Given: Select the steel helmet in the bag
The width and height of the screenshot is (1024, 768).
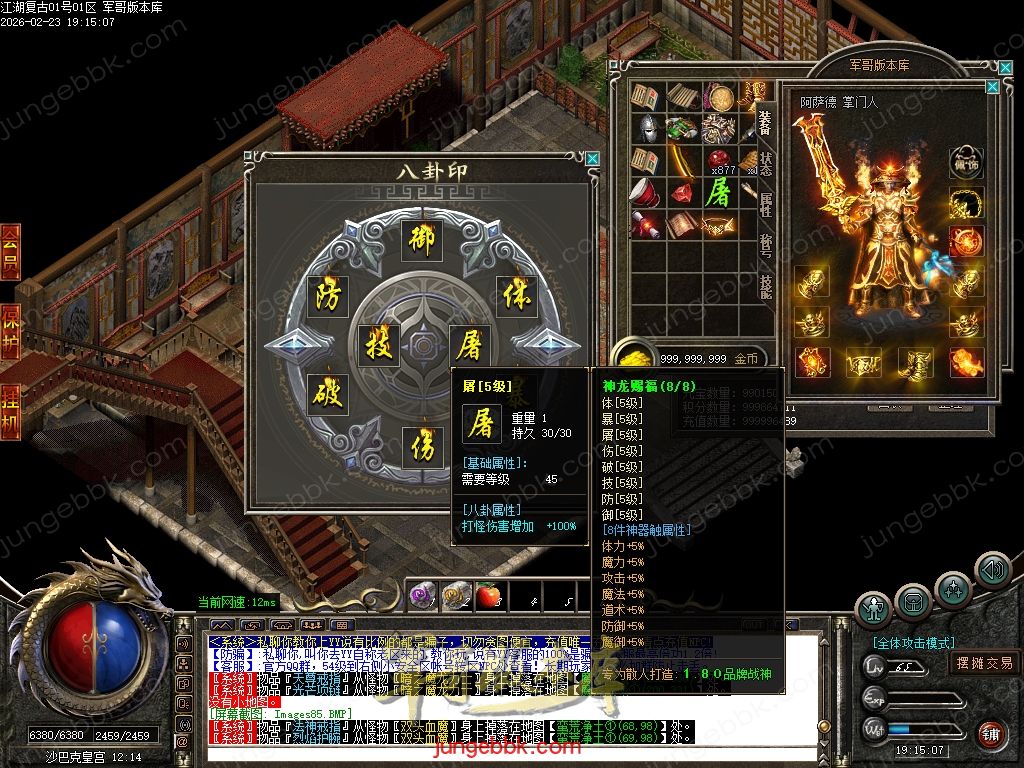Looking at the screenshot, I should pyautogui.click(x=649, y=128).
